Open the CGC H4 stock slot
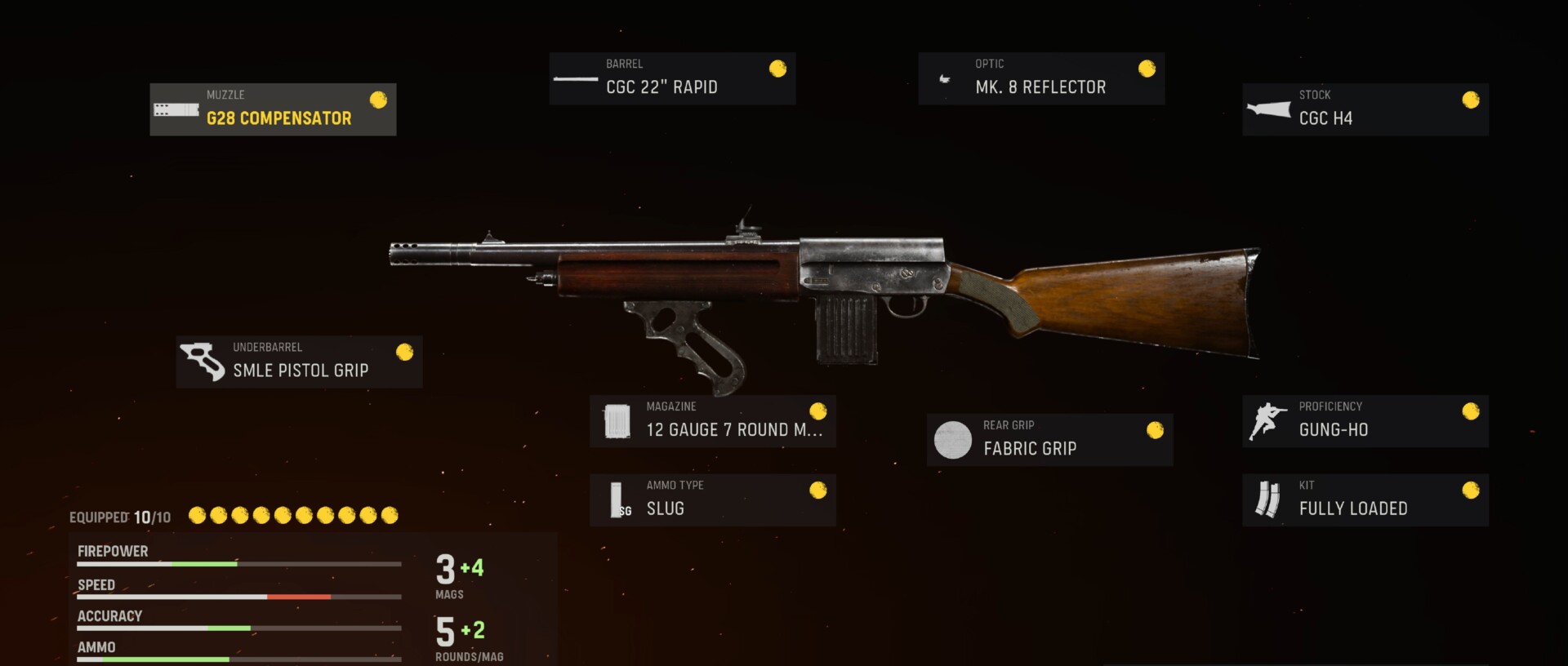 click(1365, 109)
